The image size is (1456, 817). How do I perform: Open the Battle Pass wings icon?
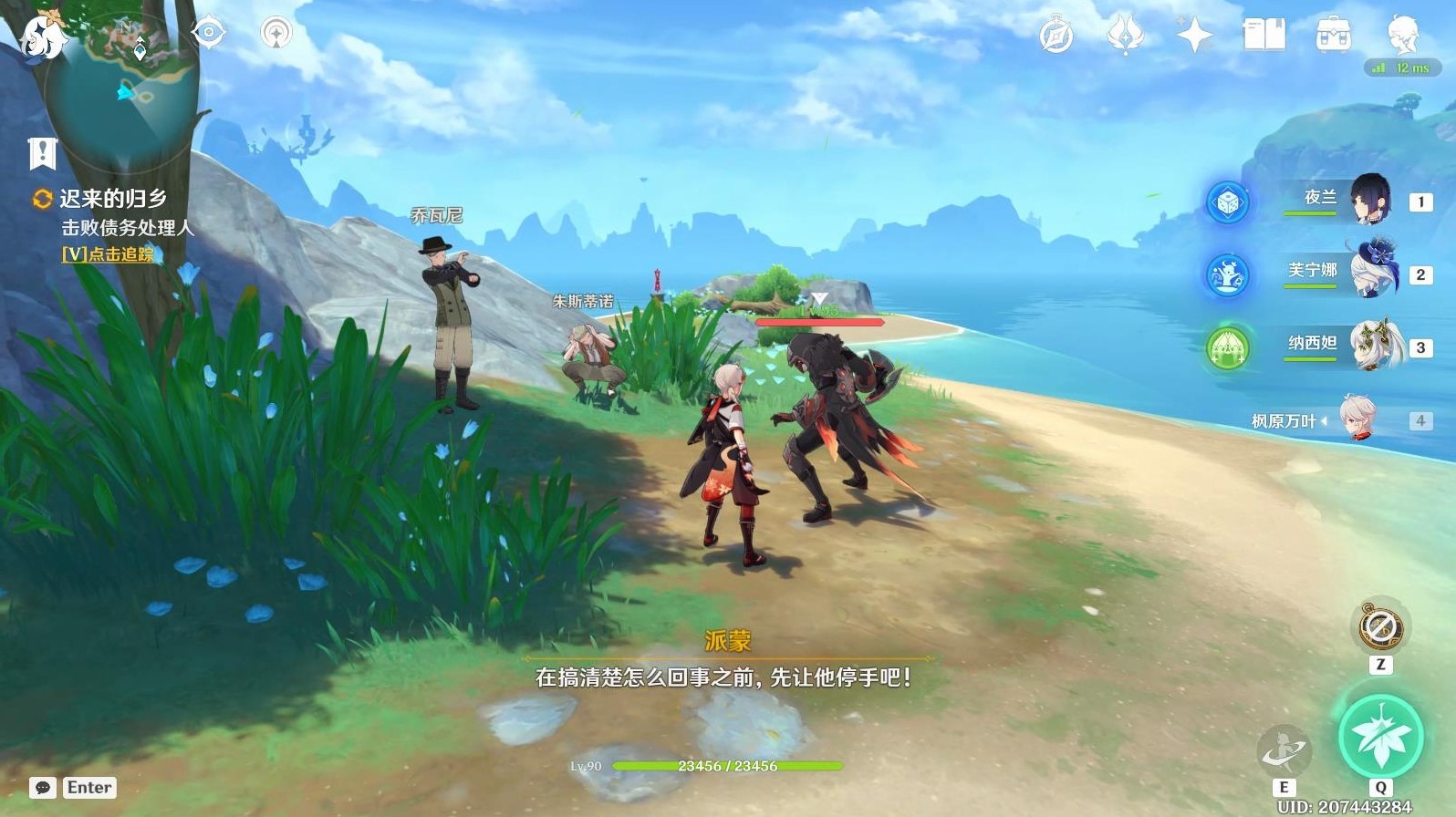coord(1127,34)
